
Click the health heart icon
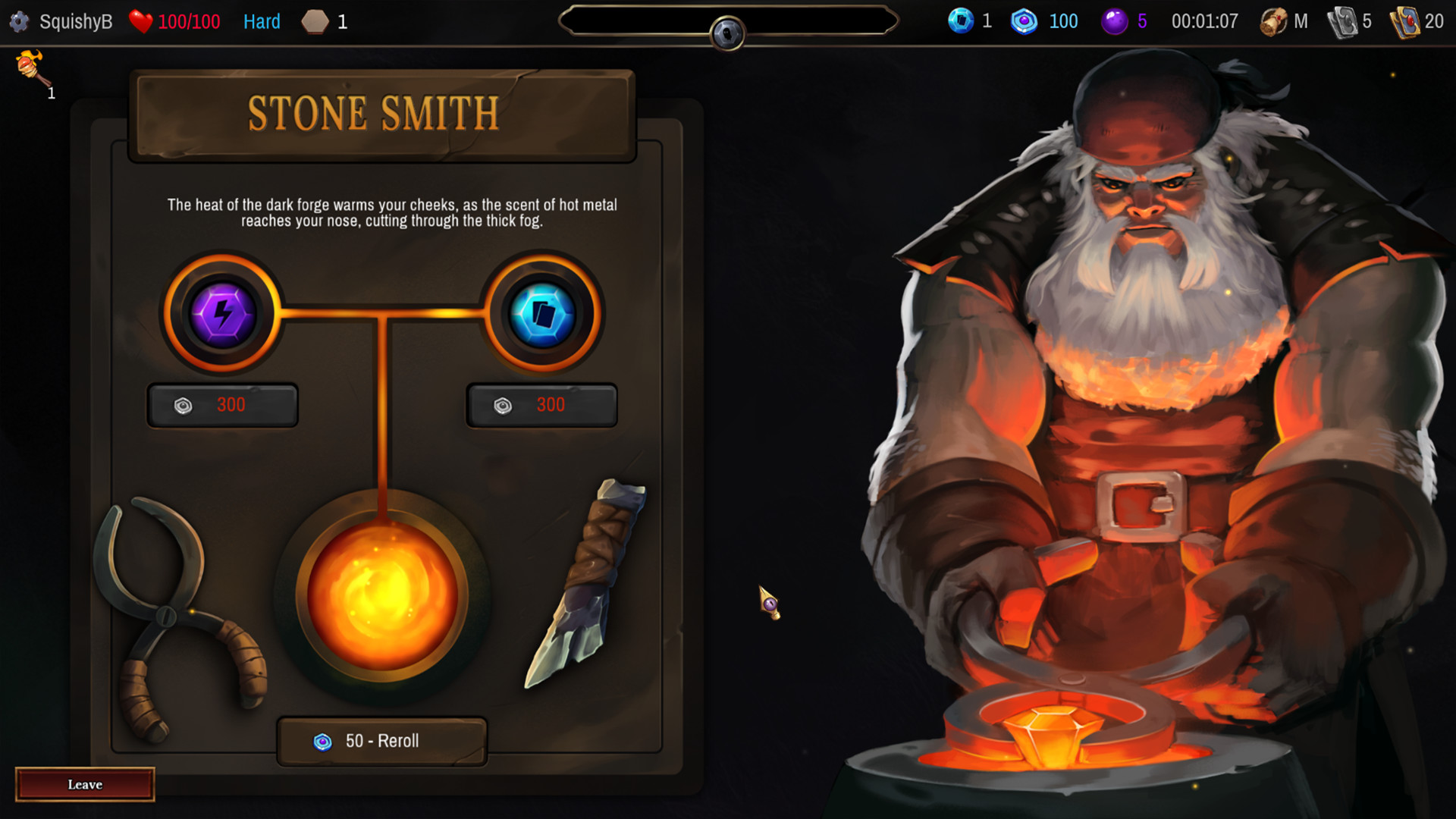(140, 21)
